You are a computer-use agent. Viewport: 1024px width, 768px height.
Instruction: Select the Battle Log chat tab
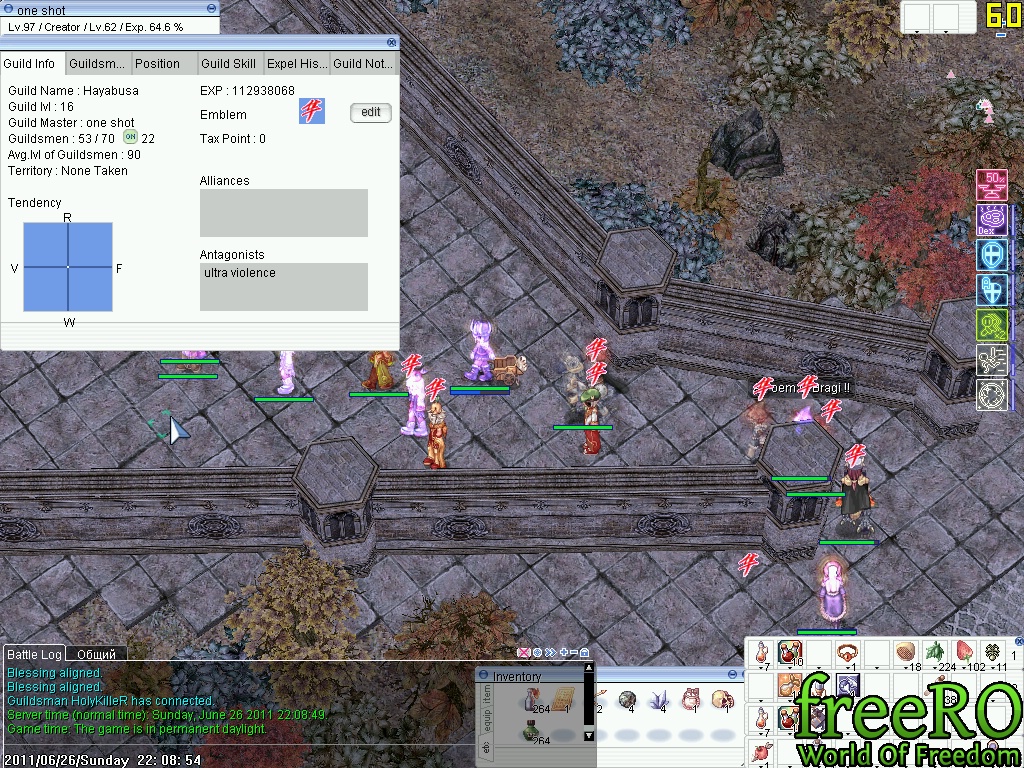35,654
